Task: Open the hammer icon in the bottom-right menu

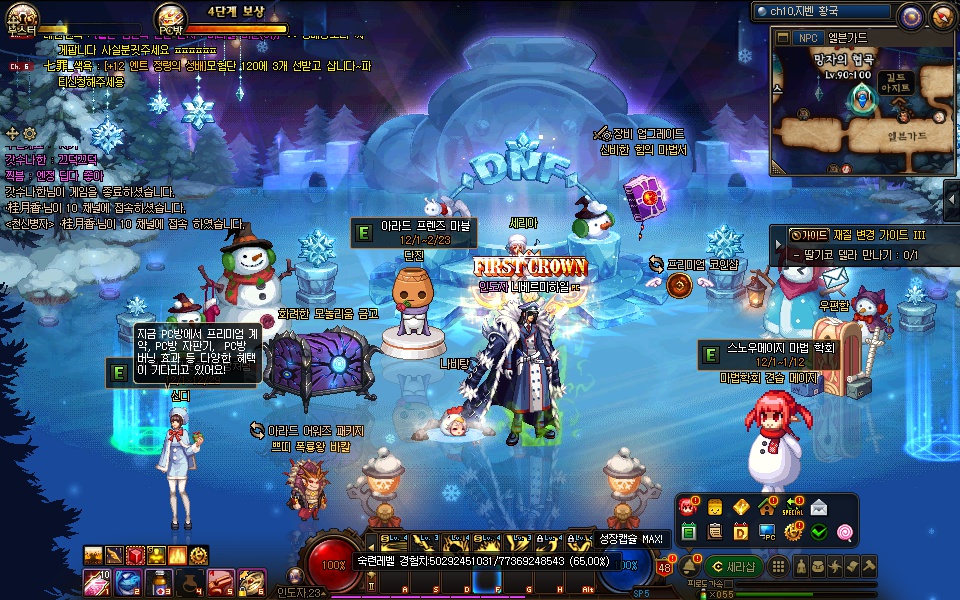Action: tap(870, 566)
